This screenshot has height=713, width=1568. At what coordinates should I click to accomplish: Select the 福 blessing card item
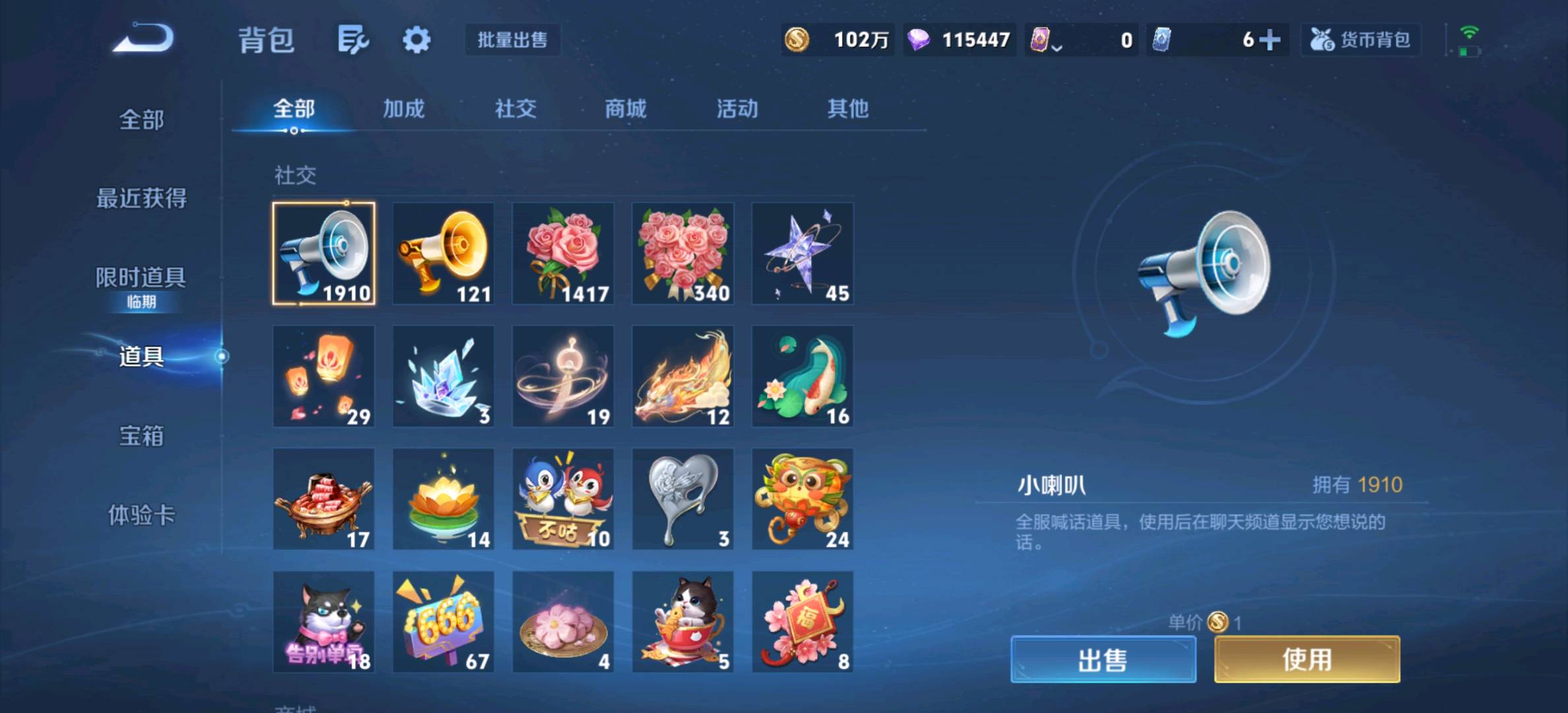(803, 621)
